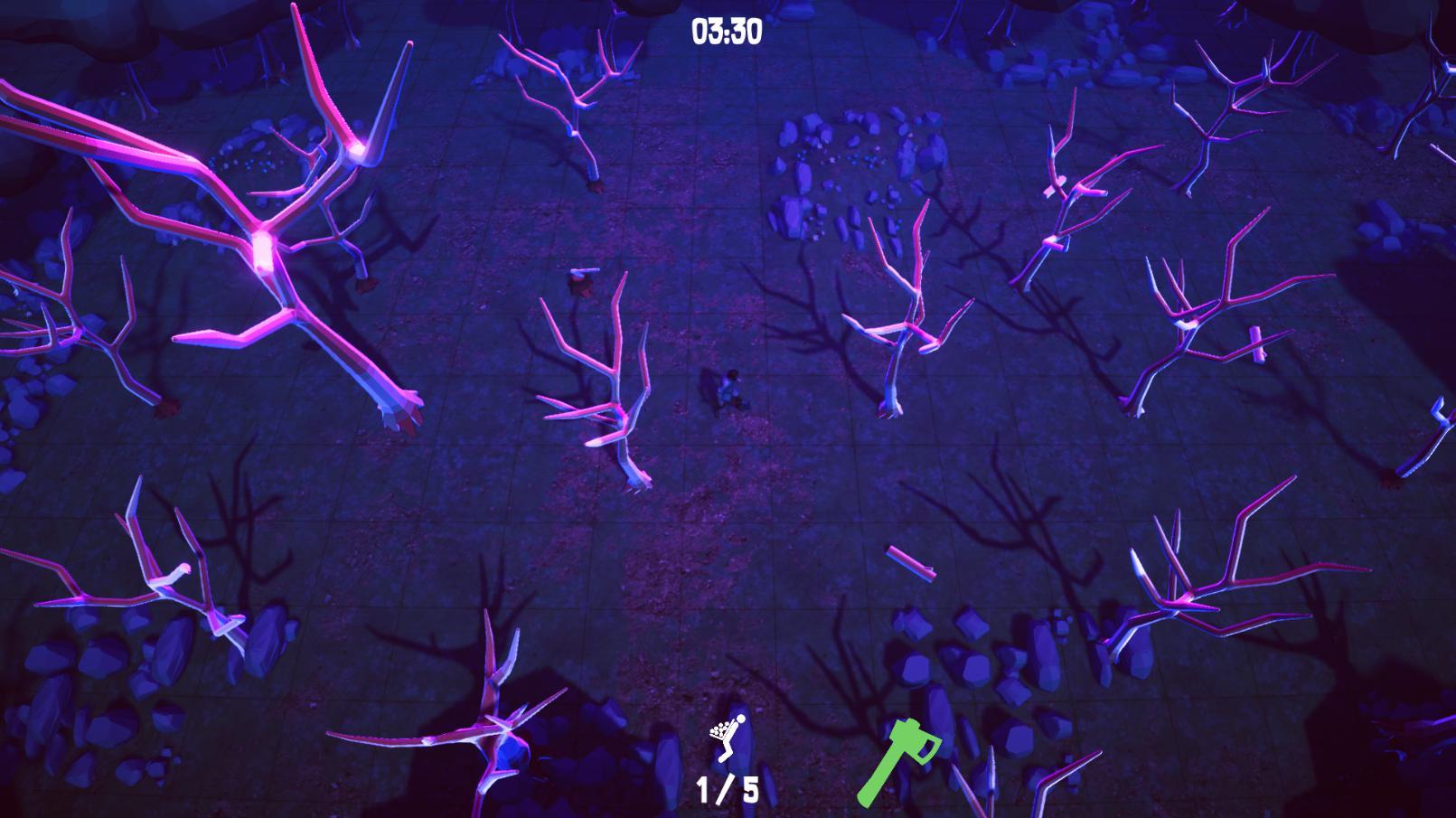This screenshot has height=818, width=1456.
Task: Select the green axe tool icon
Action: (904, 762)
